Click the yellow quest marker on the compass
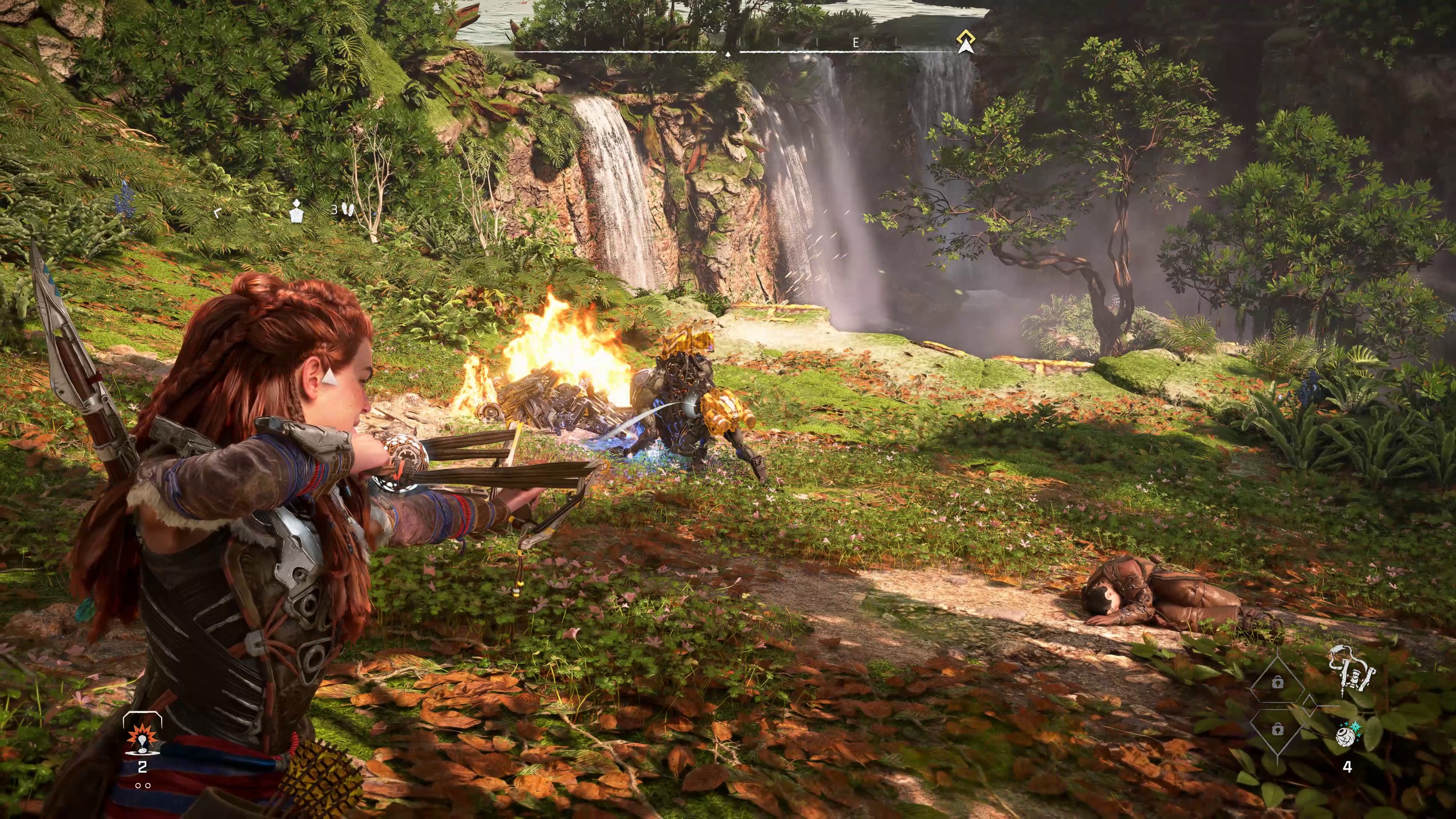 pyautogui.click(x=965, y=42)
